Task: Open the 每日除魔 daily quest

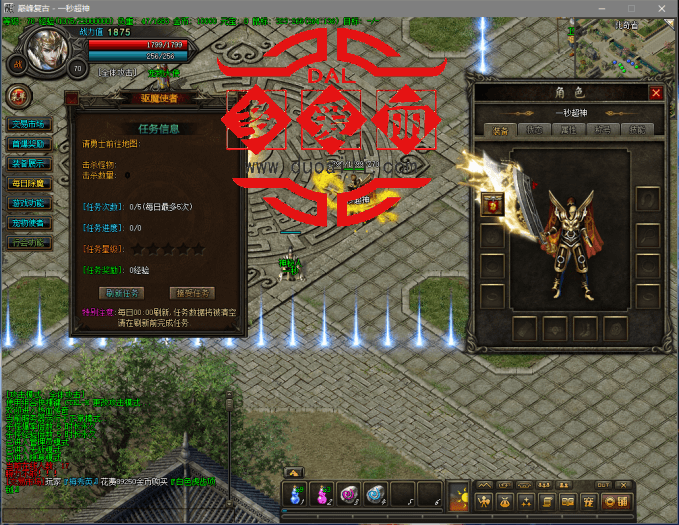Action: click(x=27, y=184)
